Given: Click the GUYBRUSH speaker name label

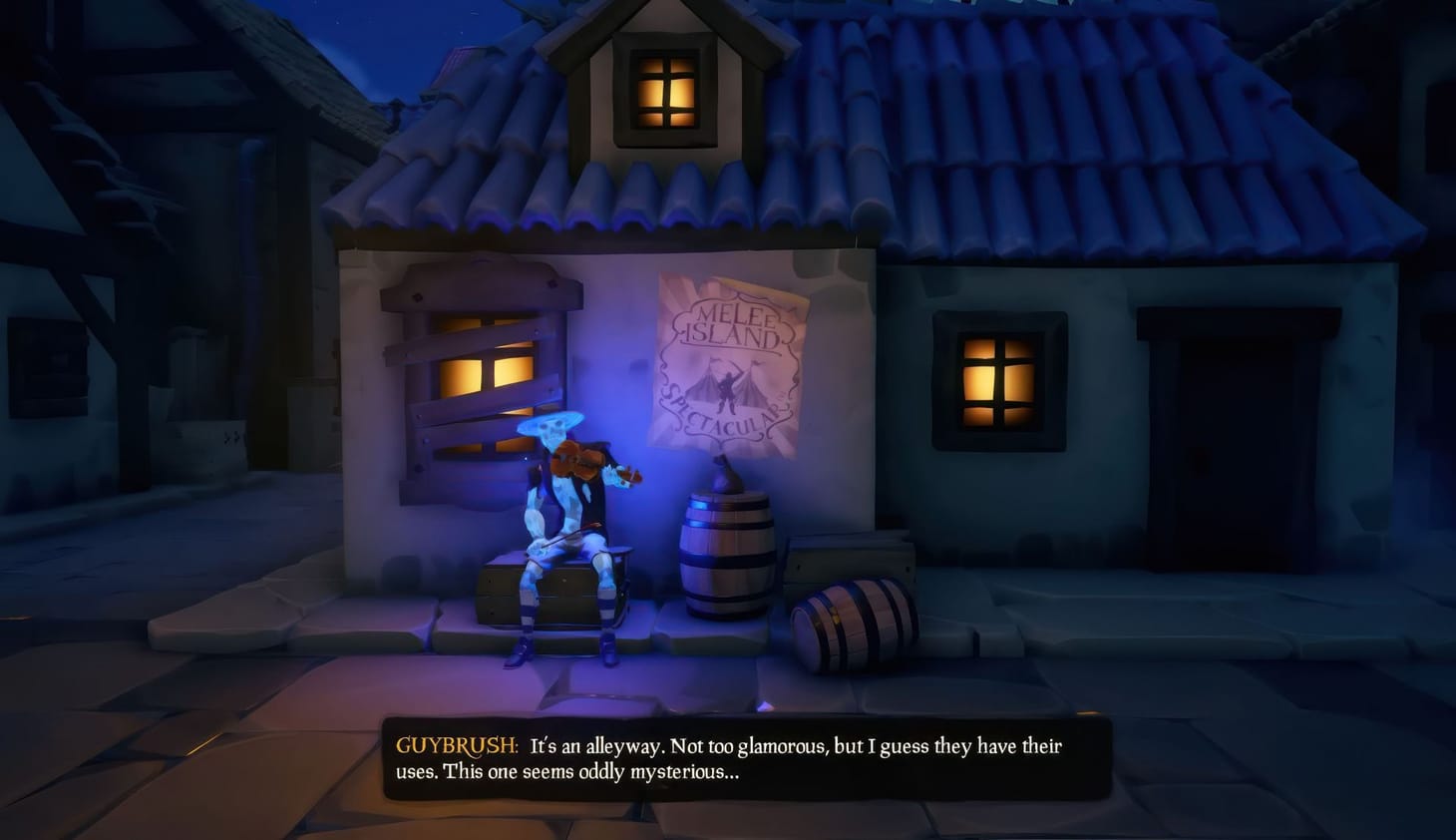Looking at the screenshot, I should [453, 746].
